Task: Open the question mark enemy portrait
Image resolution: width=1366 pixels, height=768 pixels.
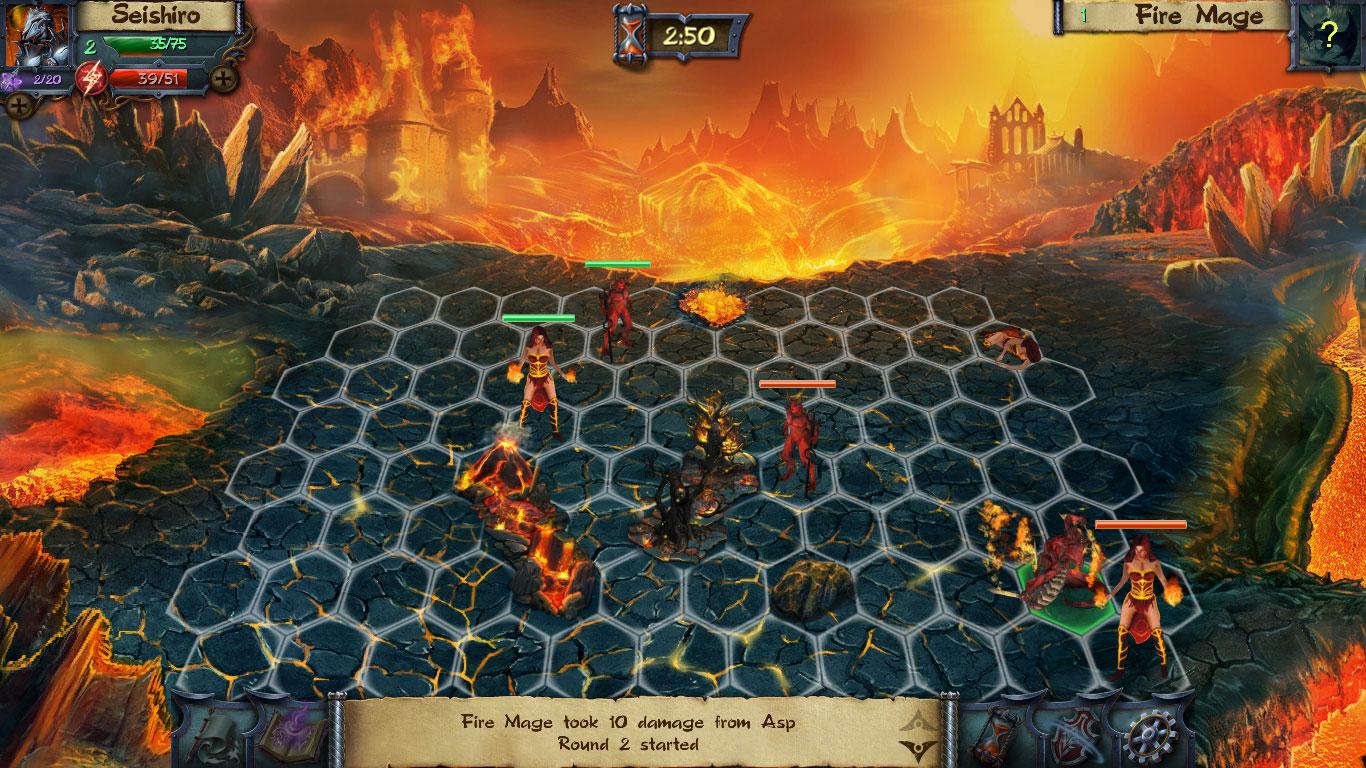Action: (1327, 36)
